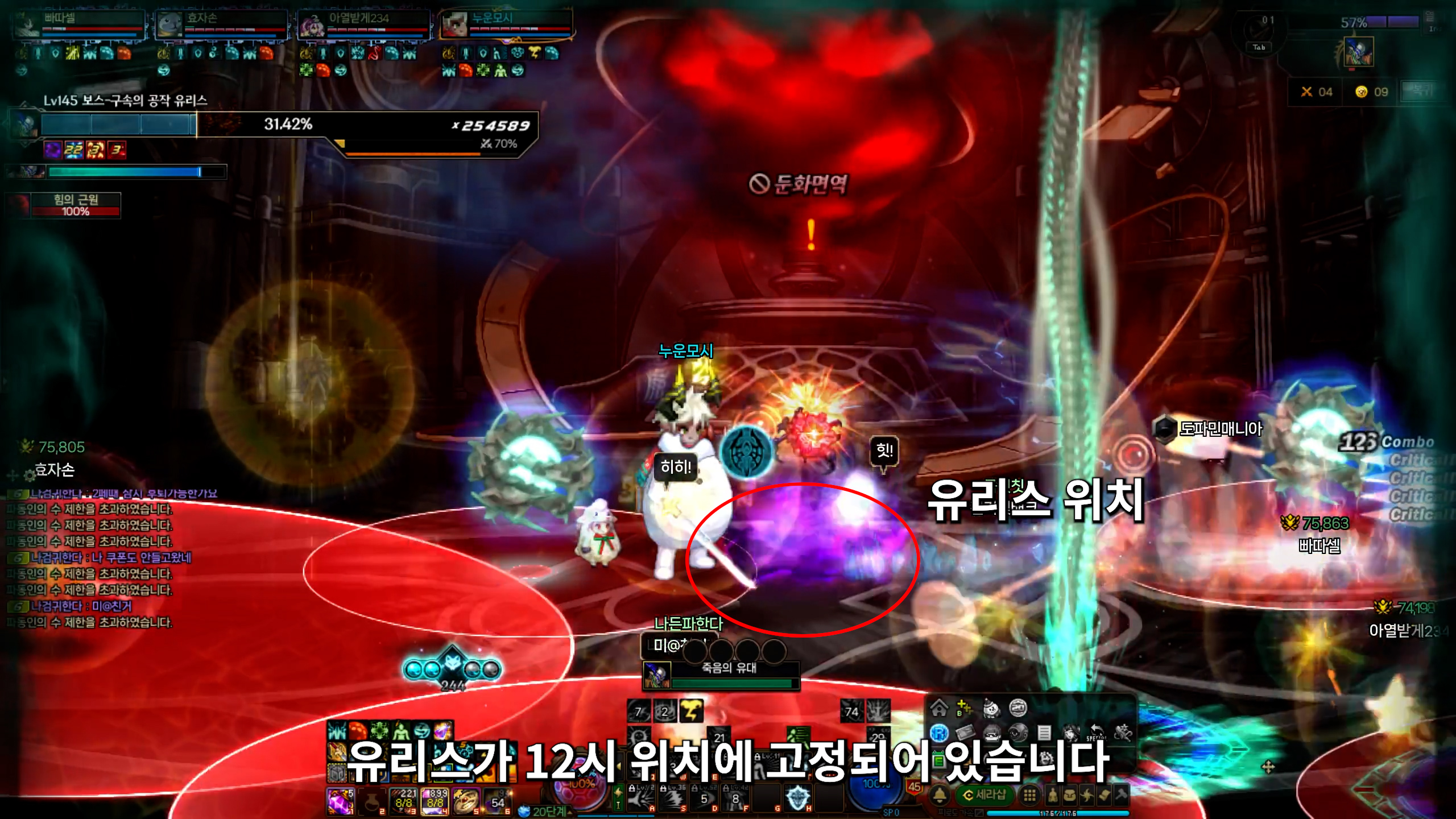Screen dimensions: 1456x819
Task: Select party member 효자손's portrait frame
Action: pyautogui.click(x=169, y=26)
